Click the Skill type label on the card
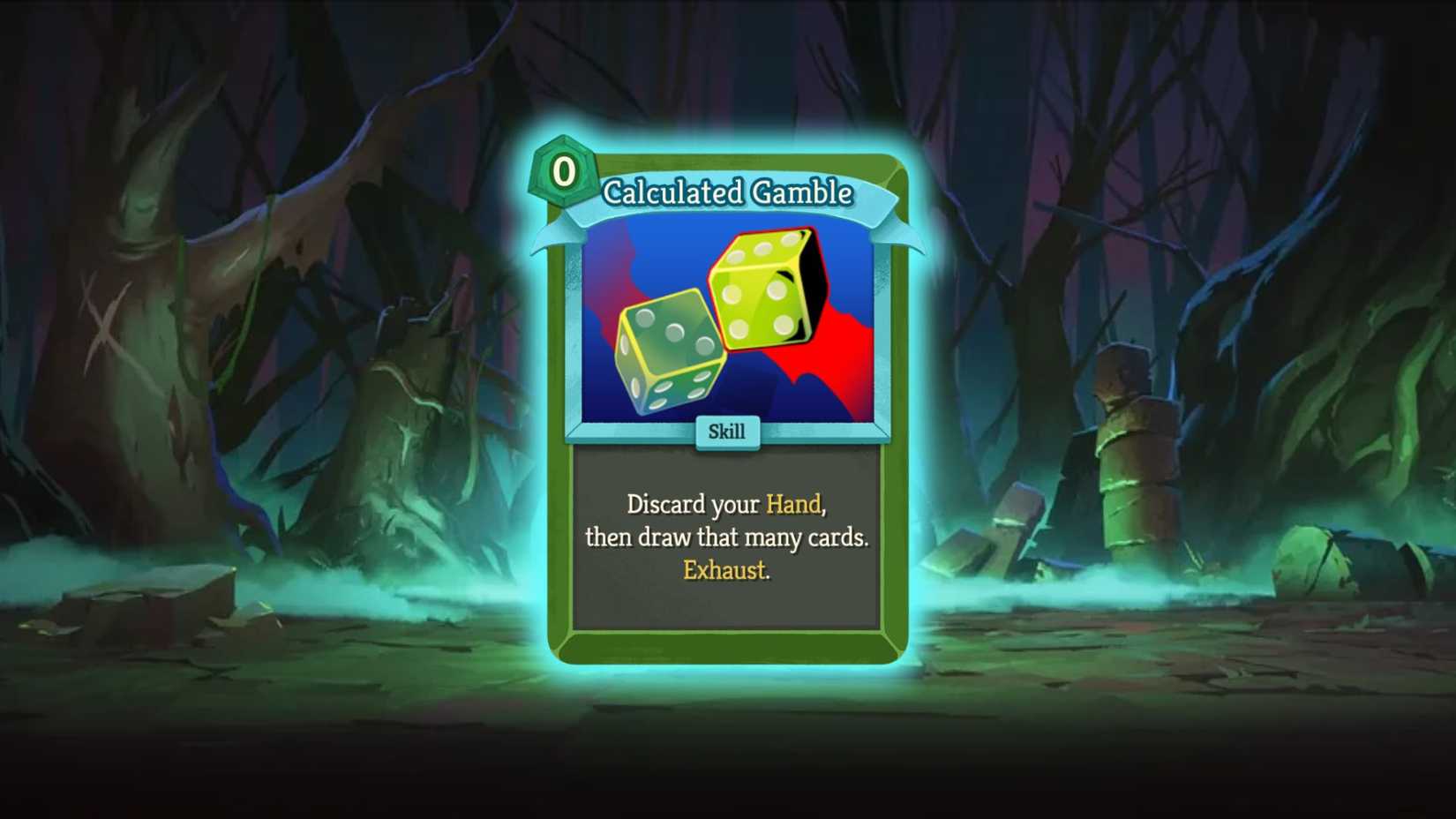The width and height of the screenshot is (1456, 819). click(x=726, y=432)
